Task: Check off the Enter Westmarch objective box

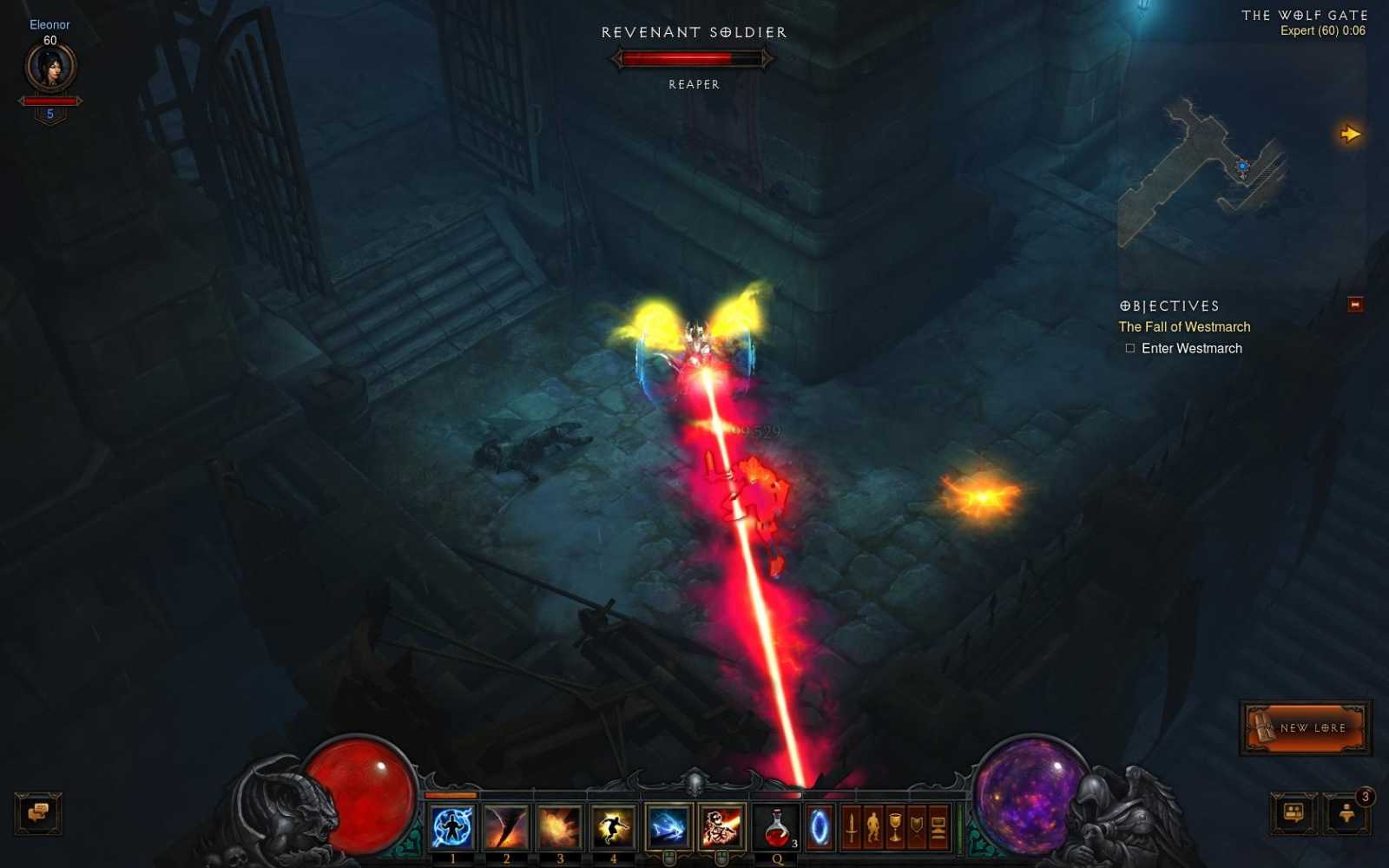Action: pos(1130,347)
